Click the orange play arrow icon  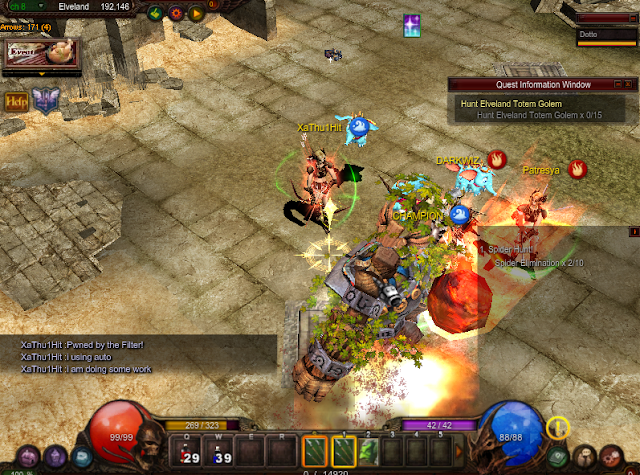197,14
